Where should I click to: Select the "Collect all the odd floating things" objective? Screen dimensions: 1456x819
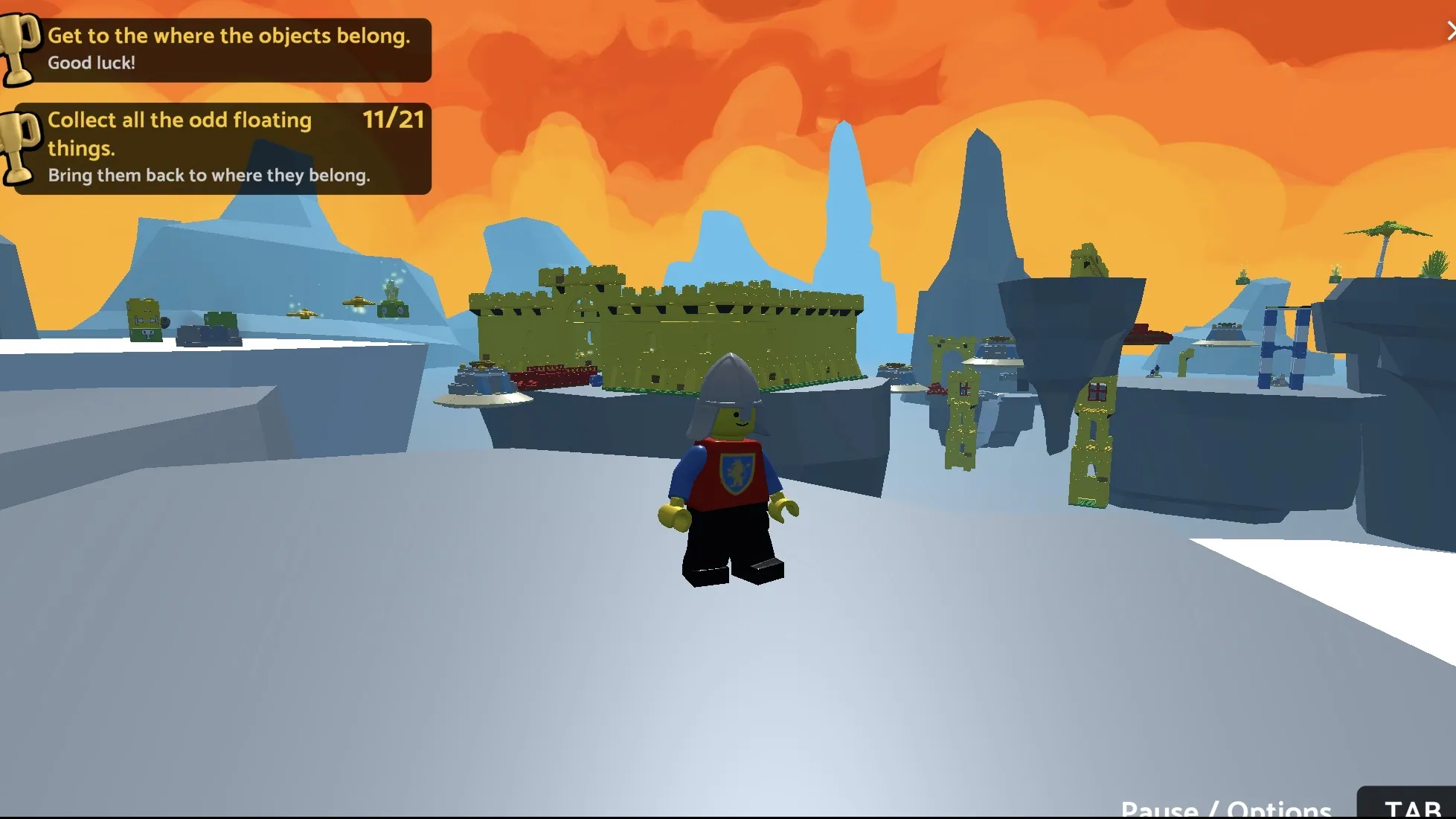point(222,148)
